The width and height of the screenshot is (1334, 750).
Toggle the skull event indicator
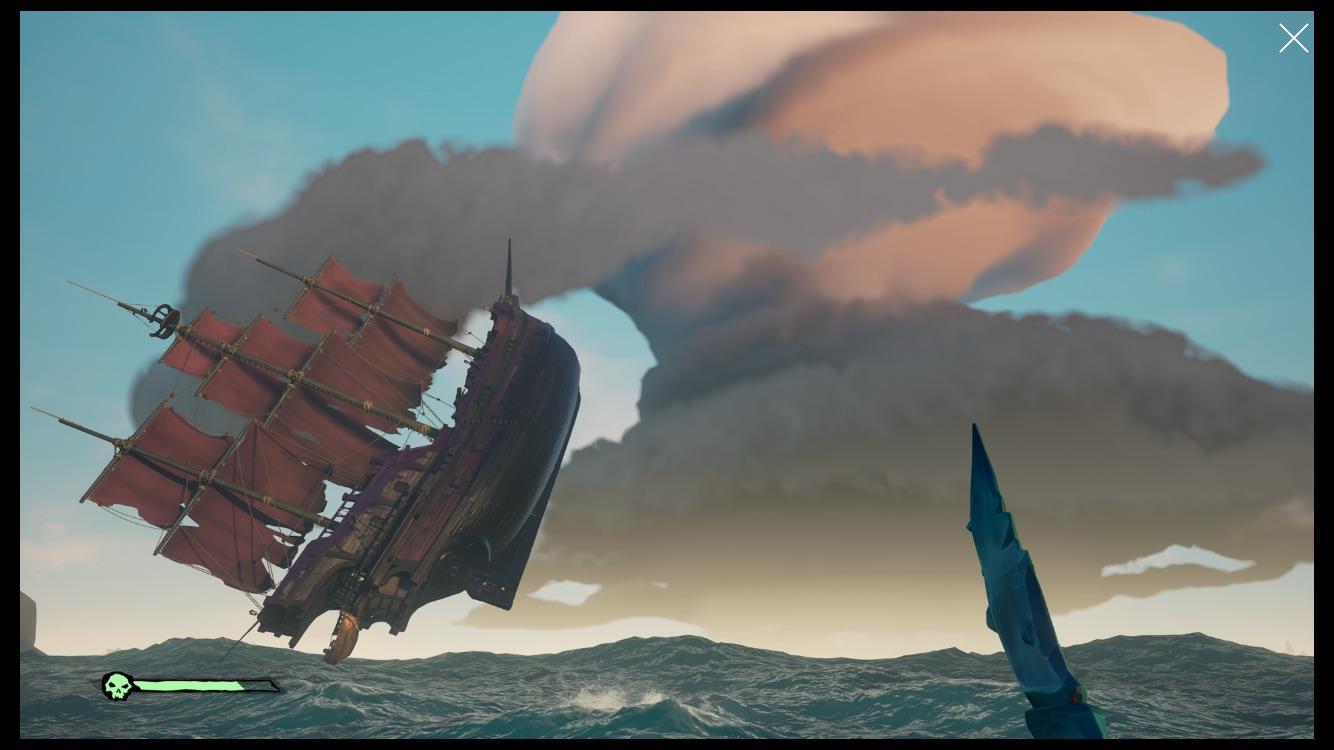(118, 685)
